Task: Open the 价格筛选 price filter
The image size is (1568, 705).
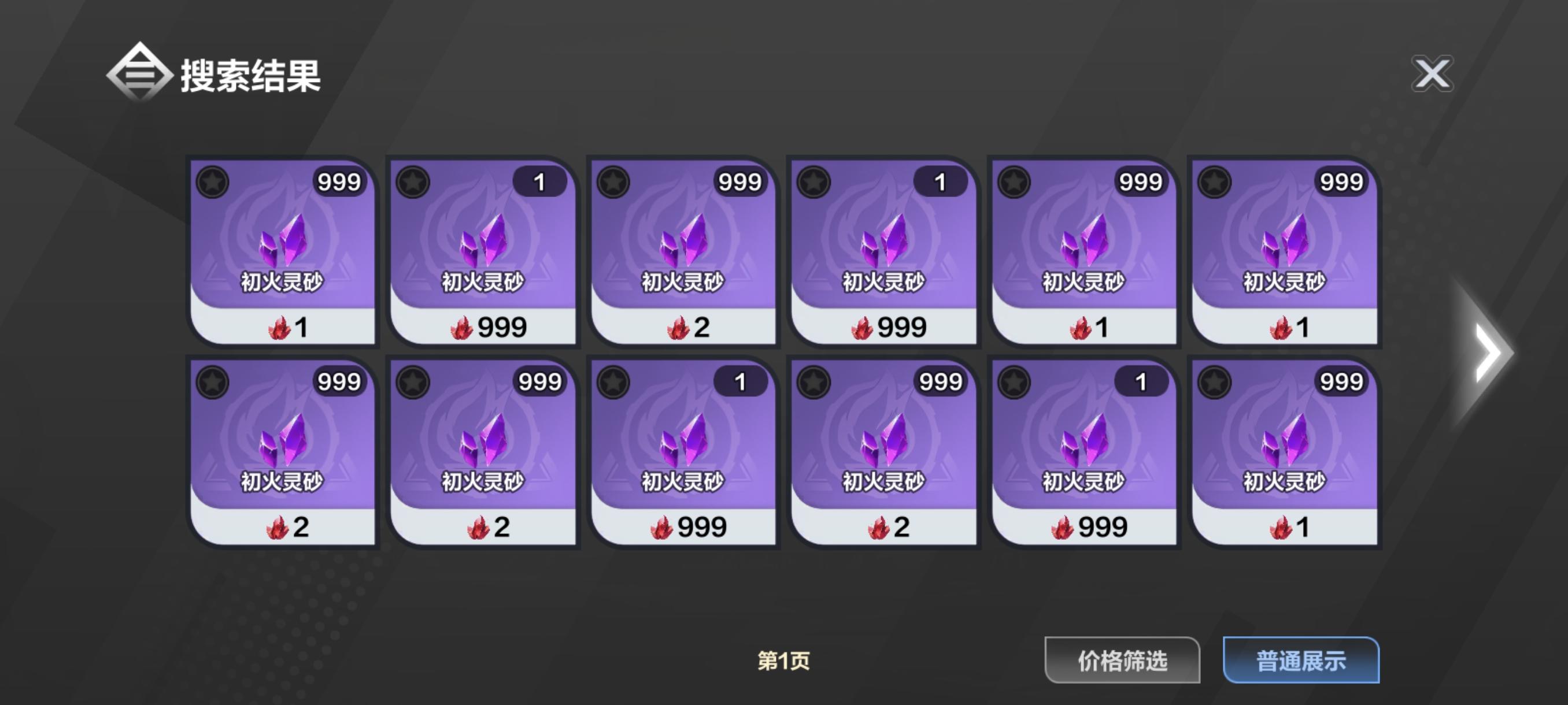Action: 1121,661
